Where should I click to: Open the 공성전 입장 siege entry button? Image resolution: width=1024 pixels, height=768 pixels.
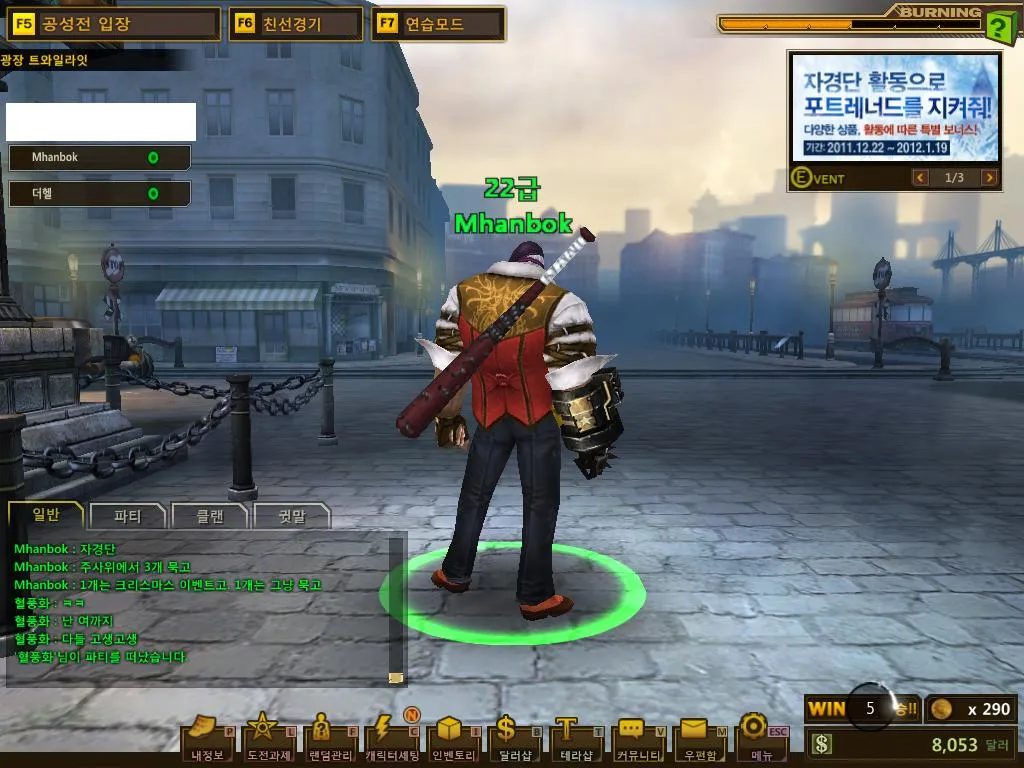pos(113,24)
